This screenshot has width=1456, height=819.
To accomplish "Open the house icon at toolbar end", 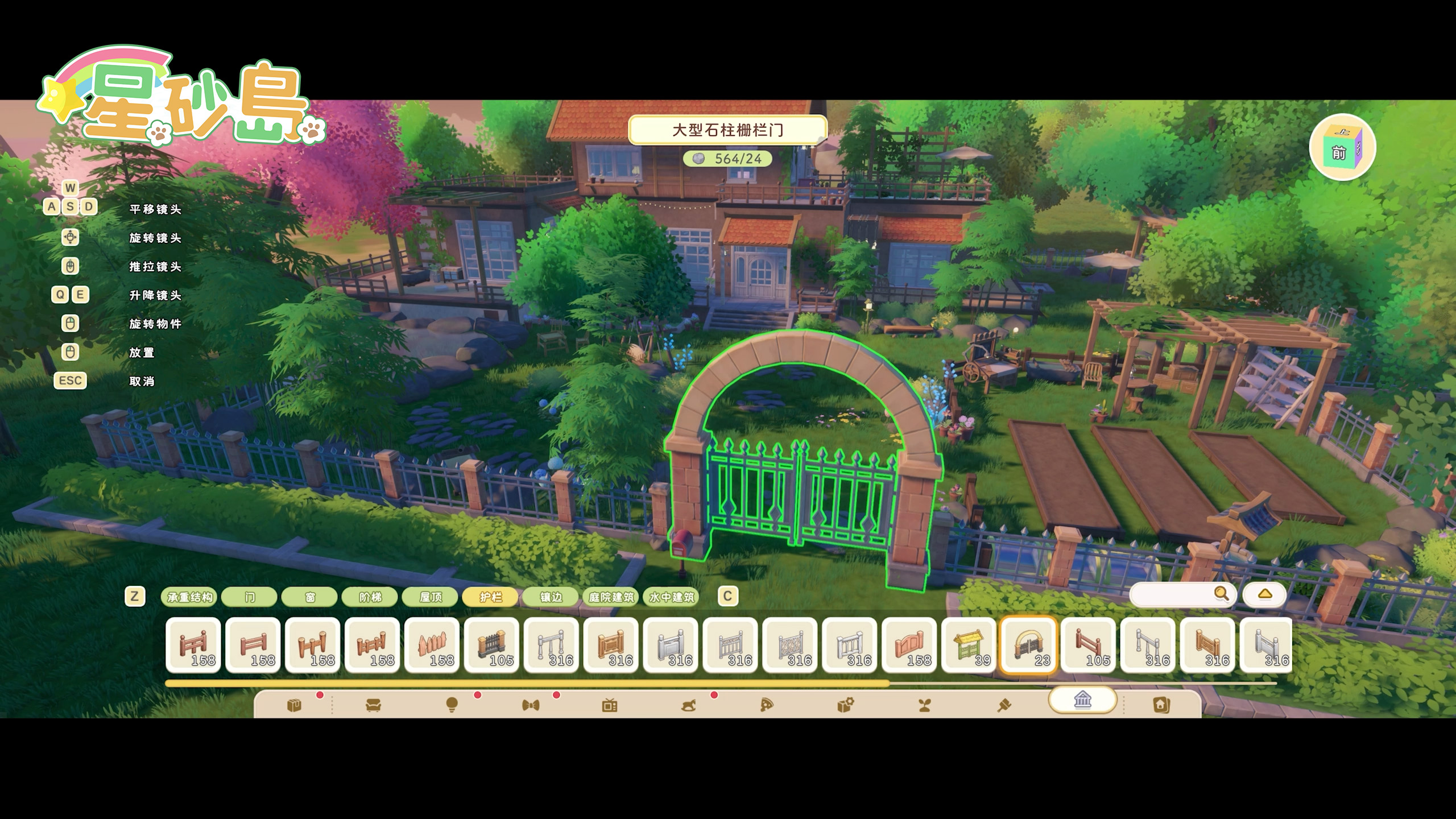I will pos(1161,706).
